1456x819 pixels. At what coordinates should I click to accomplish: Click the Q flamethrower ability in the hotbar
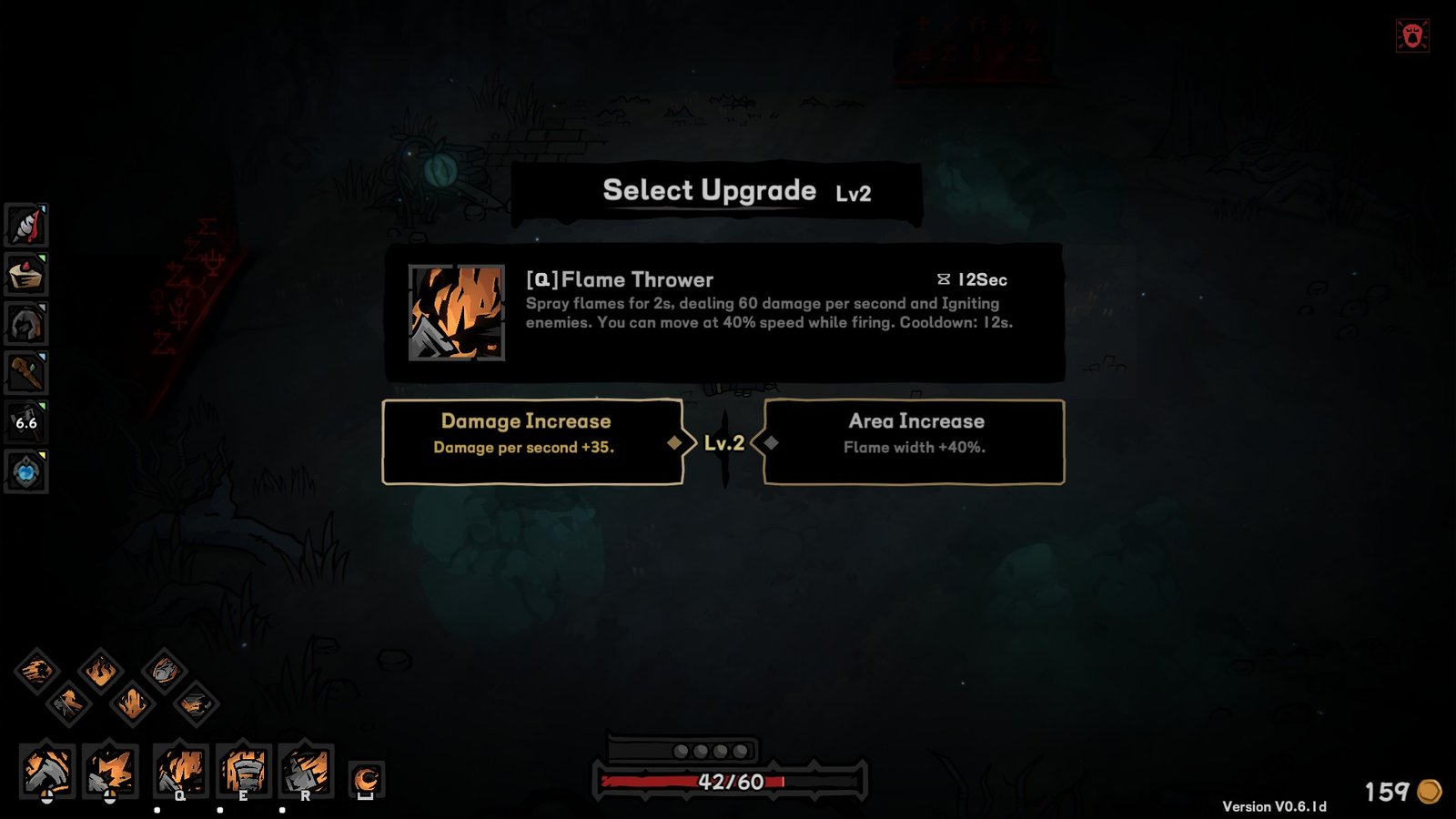point(180,769)
